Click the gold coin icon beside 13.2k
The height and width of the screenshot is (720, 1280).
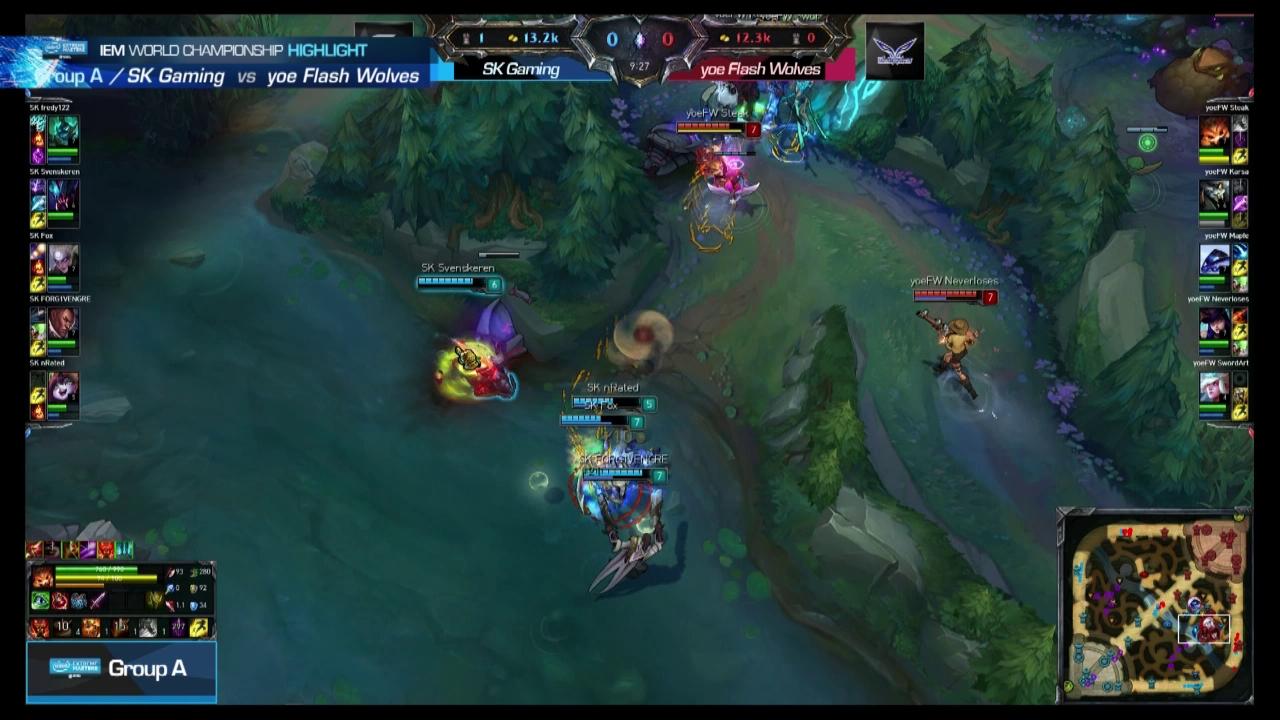[514, 40]
